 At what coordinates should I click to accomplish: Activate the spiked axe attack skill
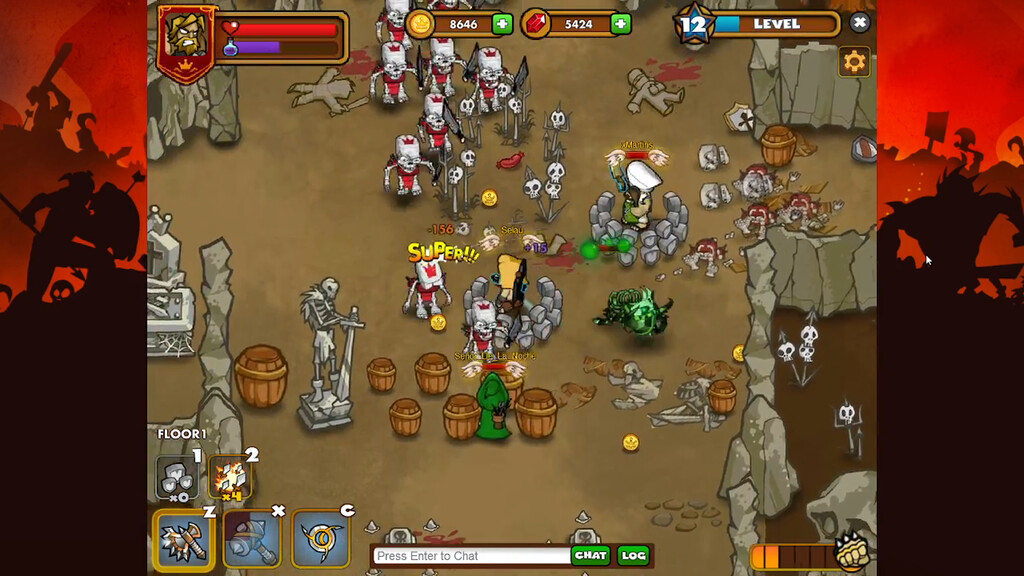point(183,540)
